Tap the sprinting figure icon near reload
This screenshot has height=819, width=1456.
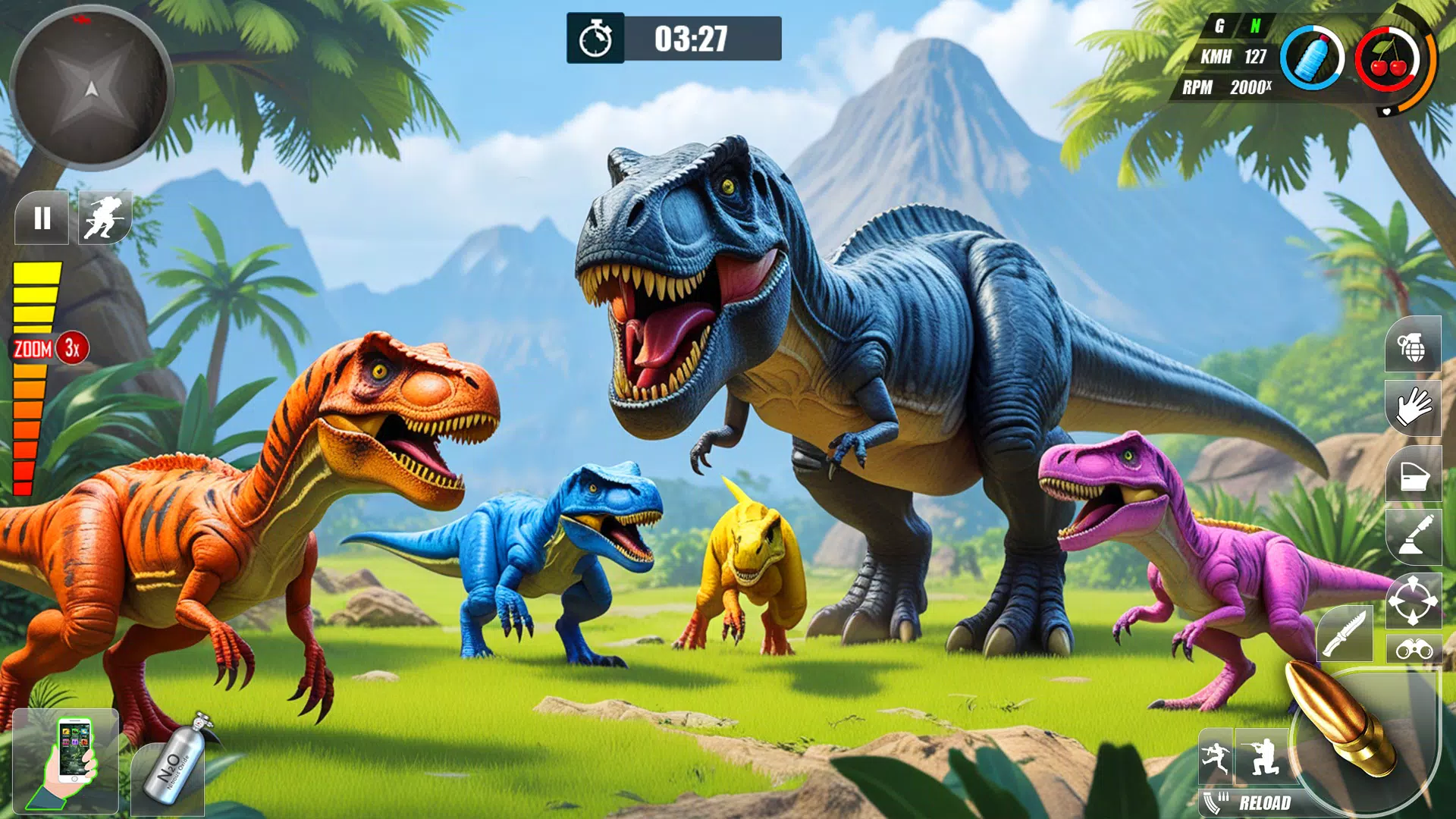pos(1216,757)
